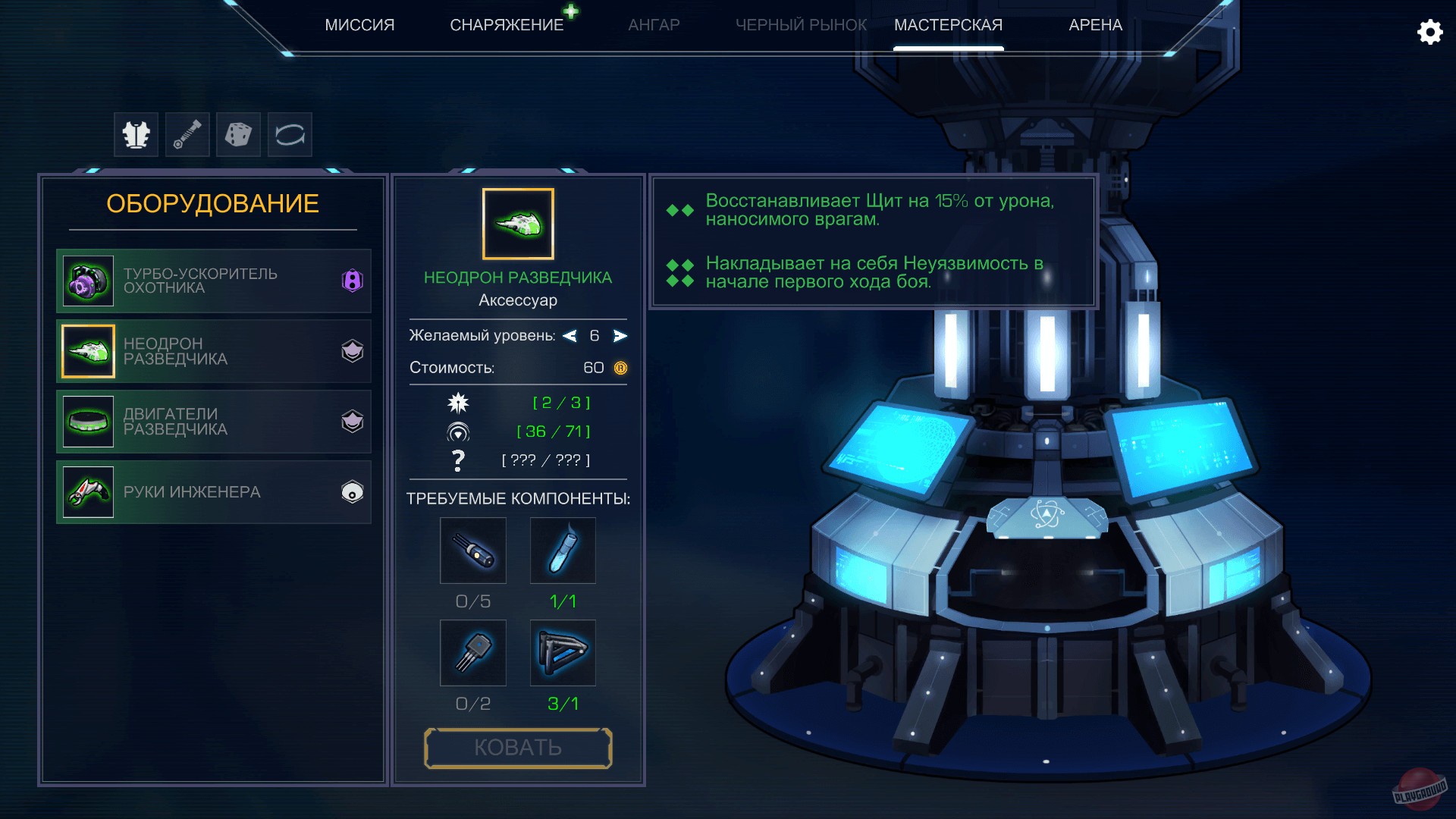
Task: Open the wrench equipment filter
Action: [187, 134]
